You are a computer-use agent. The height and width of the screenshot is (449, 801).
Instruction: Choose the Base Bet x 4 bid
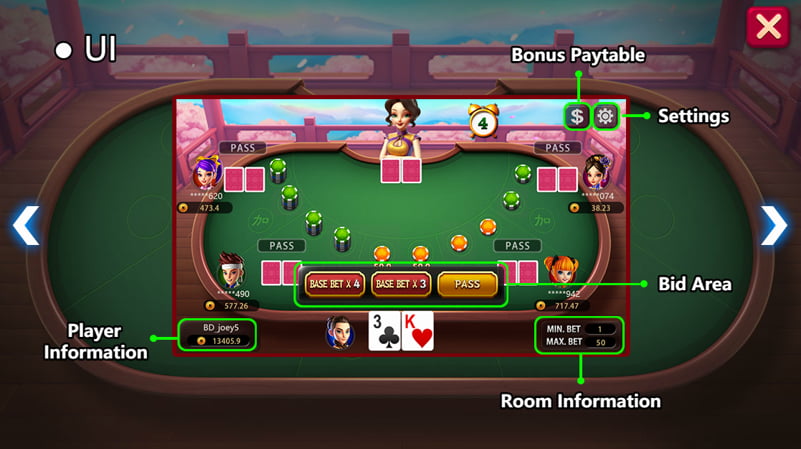[x=334, y=284]
